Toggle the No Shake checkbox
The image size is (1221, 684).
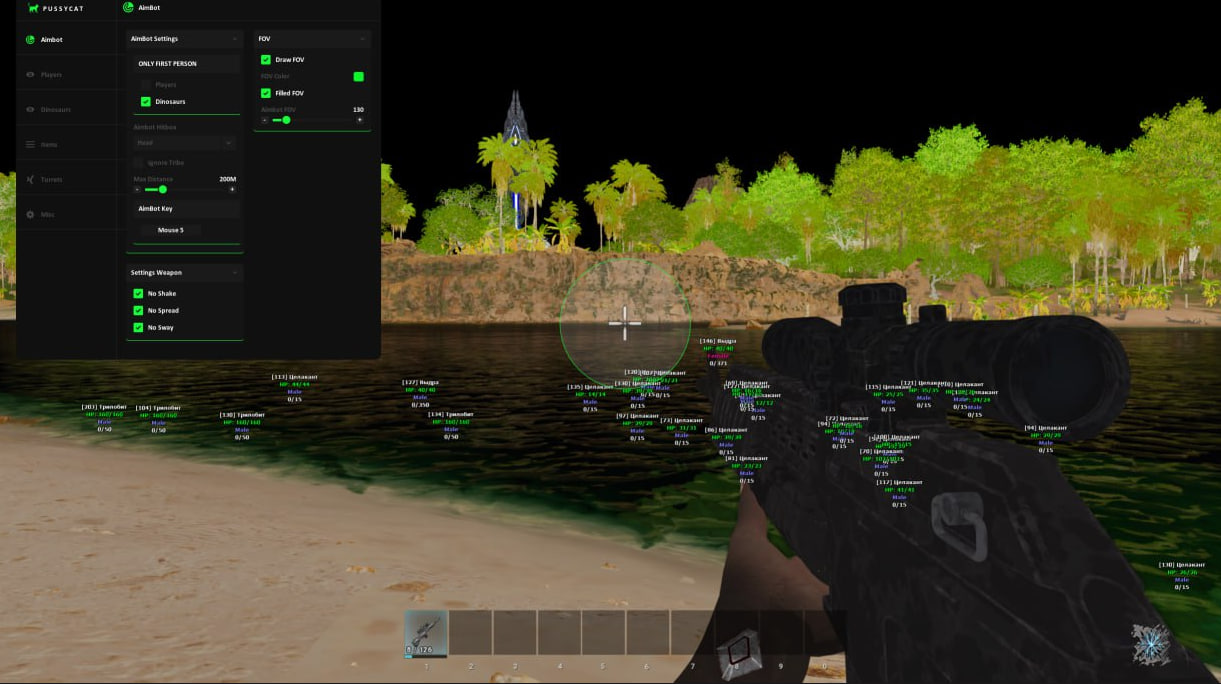[138, 294]
